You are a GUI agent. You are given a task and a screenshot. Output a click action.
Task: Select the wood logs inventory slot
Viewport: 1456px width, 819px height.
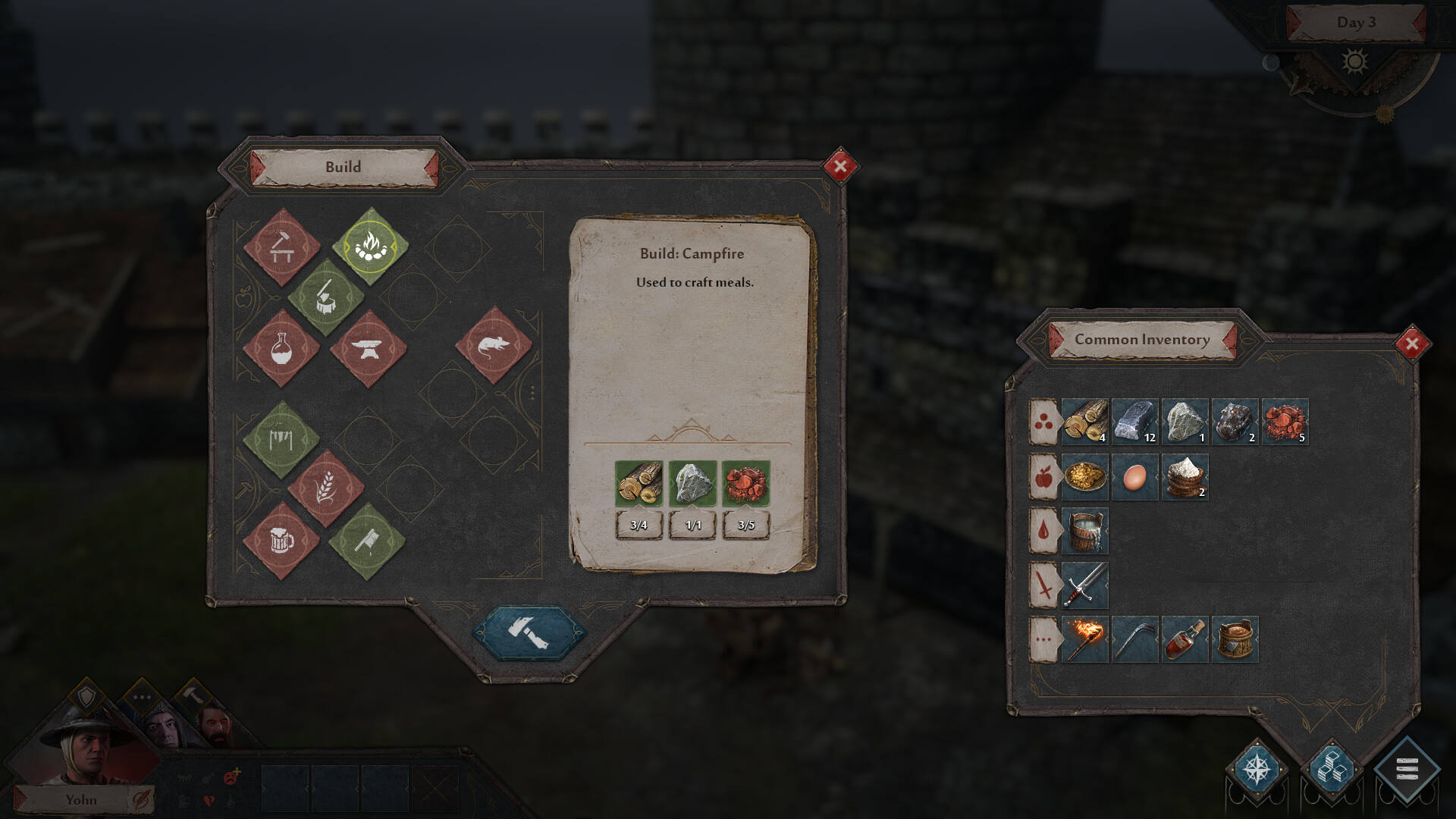point(1084,422)
